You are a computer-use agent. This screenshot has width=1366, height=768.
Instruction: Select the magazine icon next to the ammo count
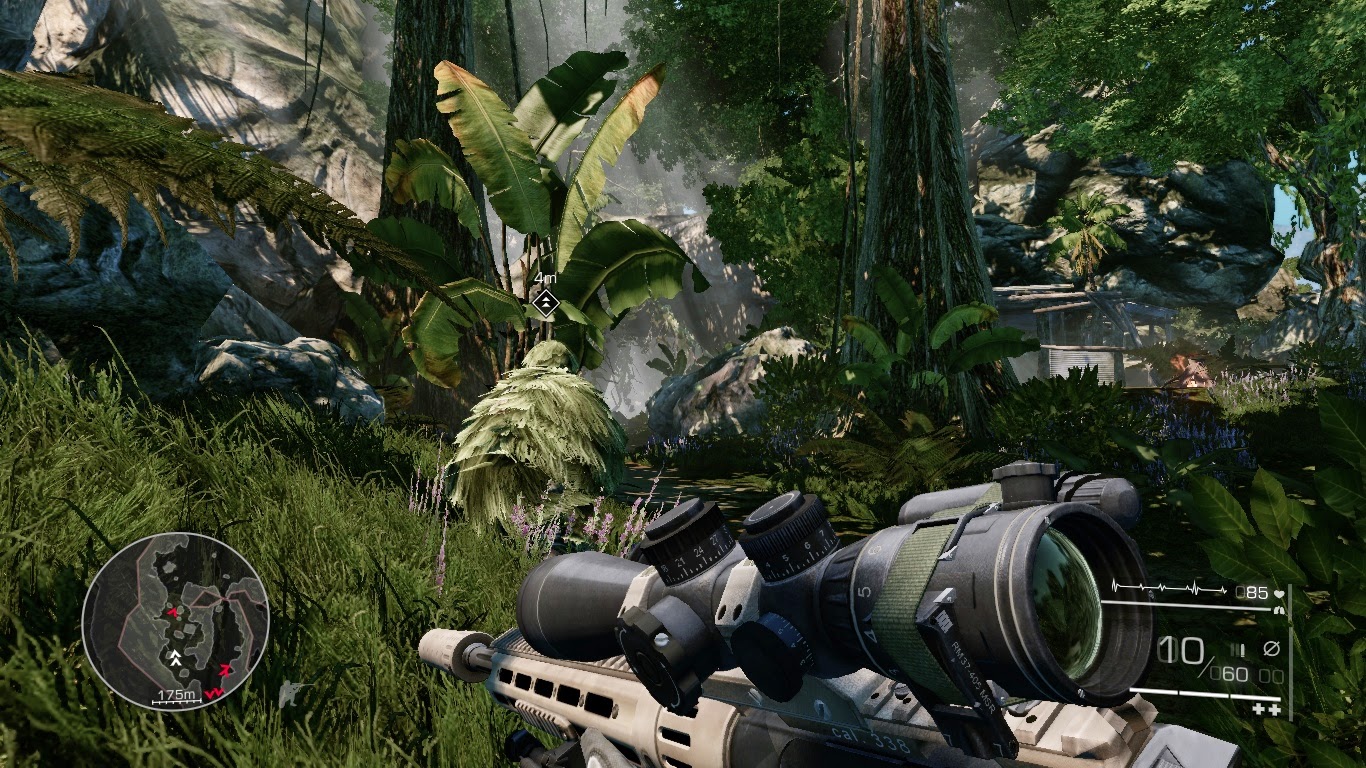(x=1238, y=650)
